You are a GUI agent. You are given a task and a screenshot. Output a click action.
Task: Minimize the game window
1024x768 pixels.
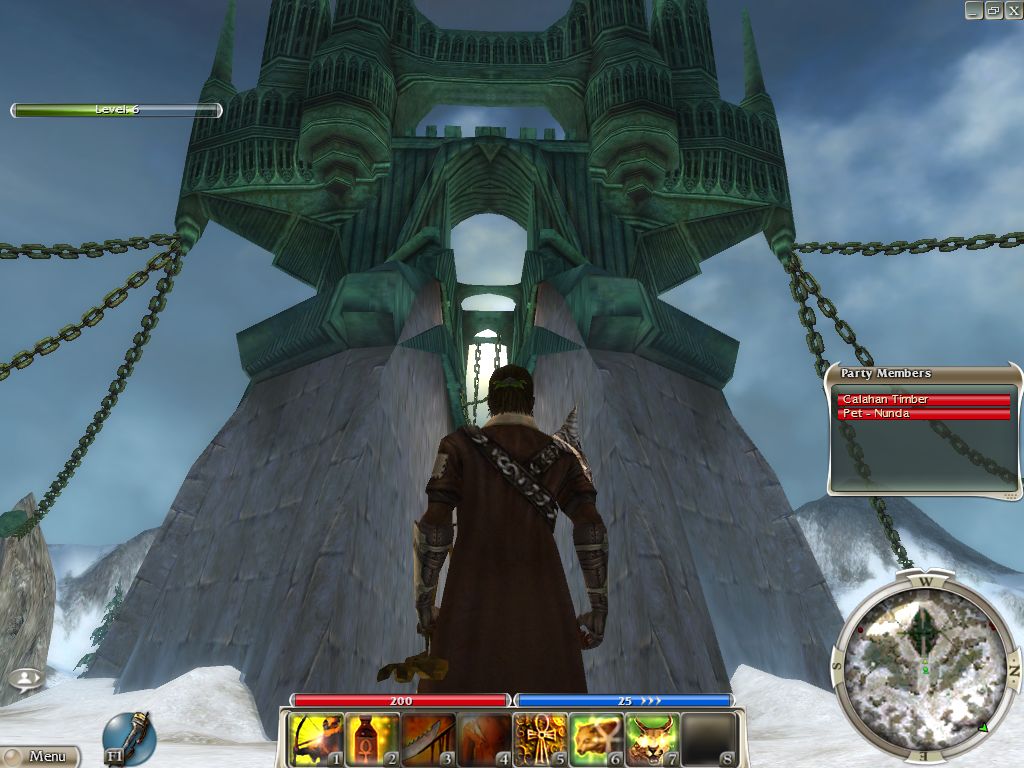click(x=975, y=10)
